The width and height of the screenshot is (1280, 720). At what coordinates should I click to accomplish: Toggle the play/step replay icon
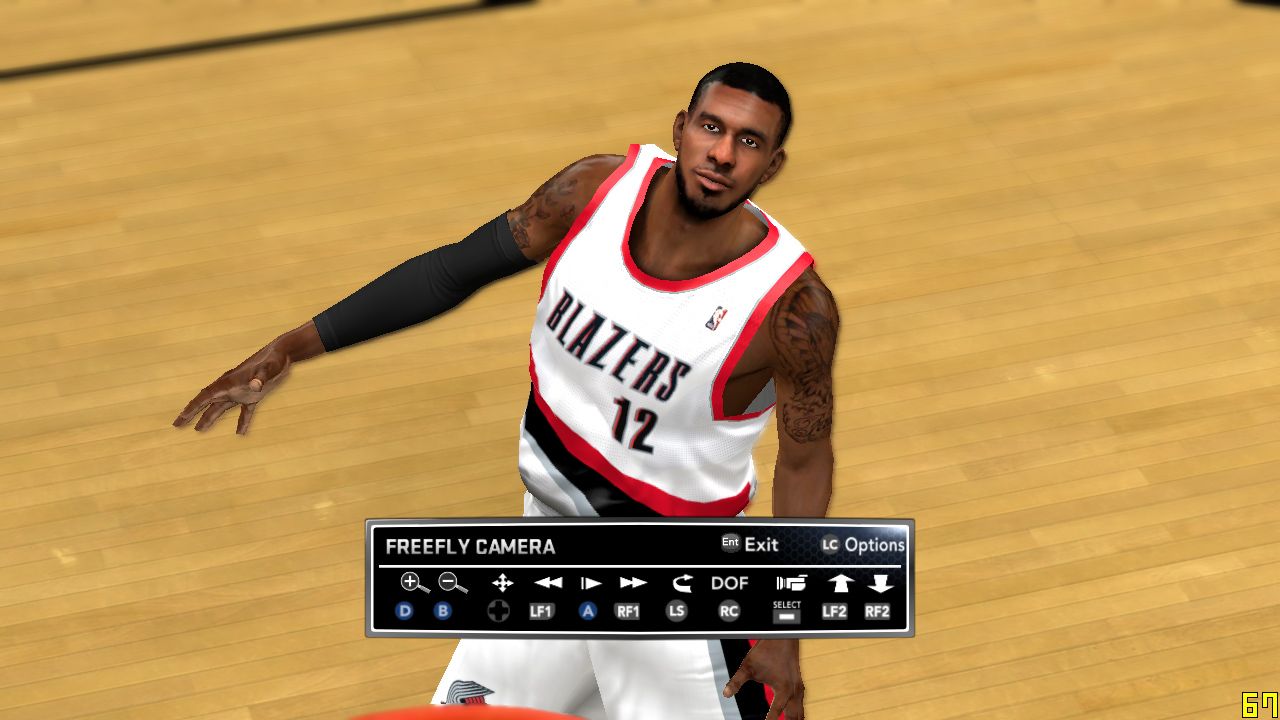point(591,582)
